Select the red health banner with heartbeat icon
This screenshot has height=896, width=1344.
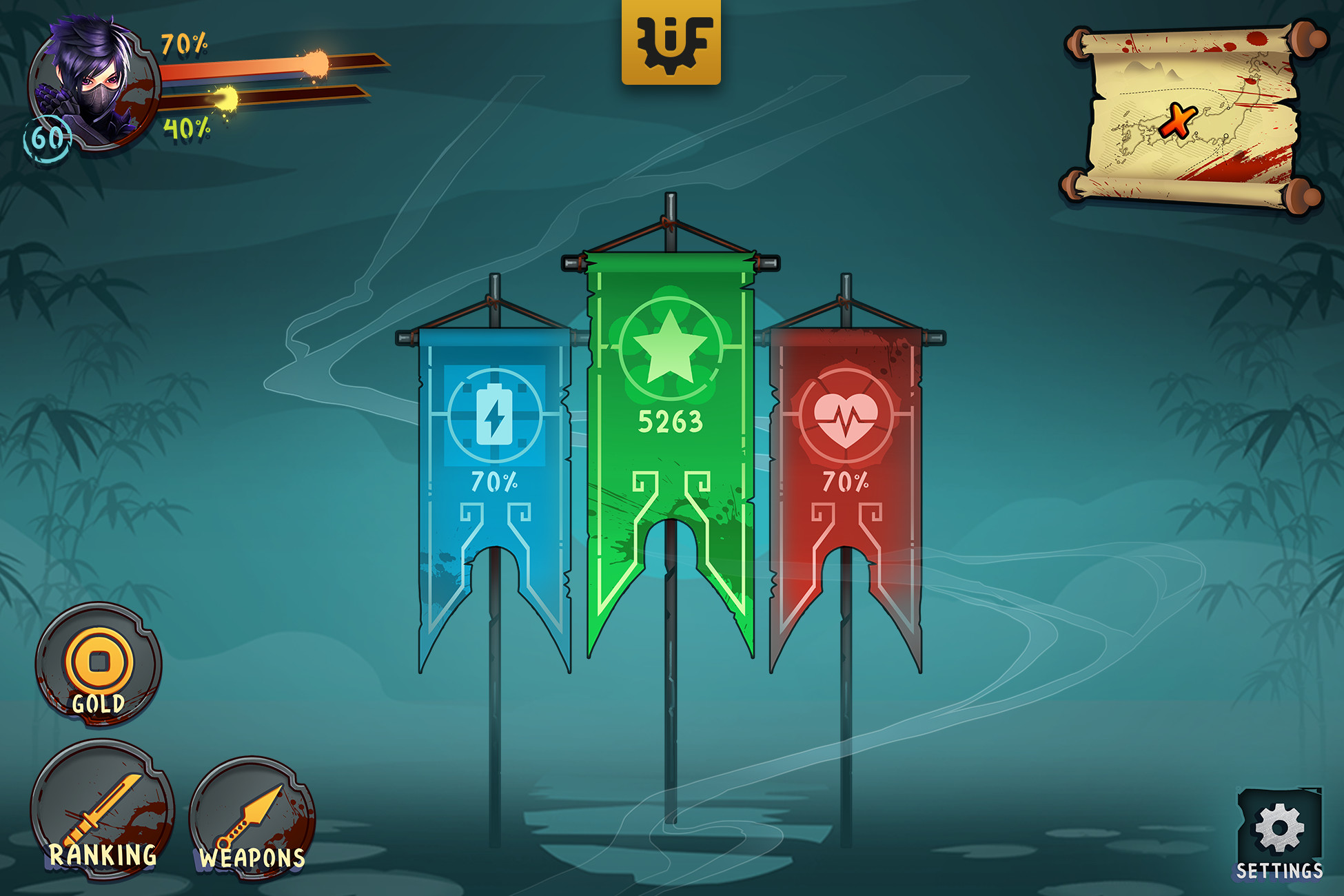(x=848, y=455)
